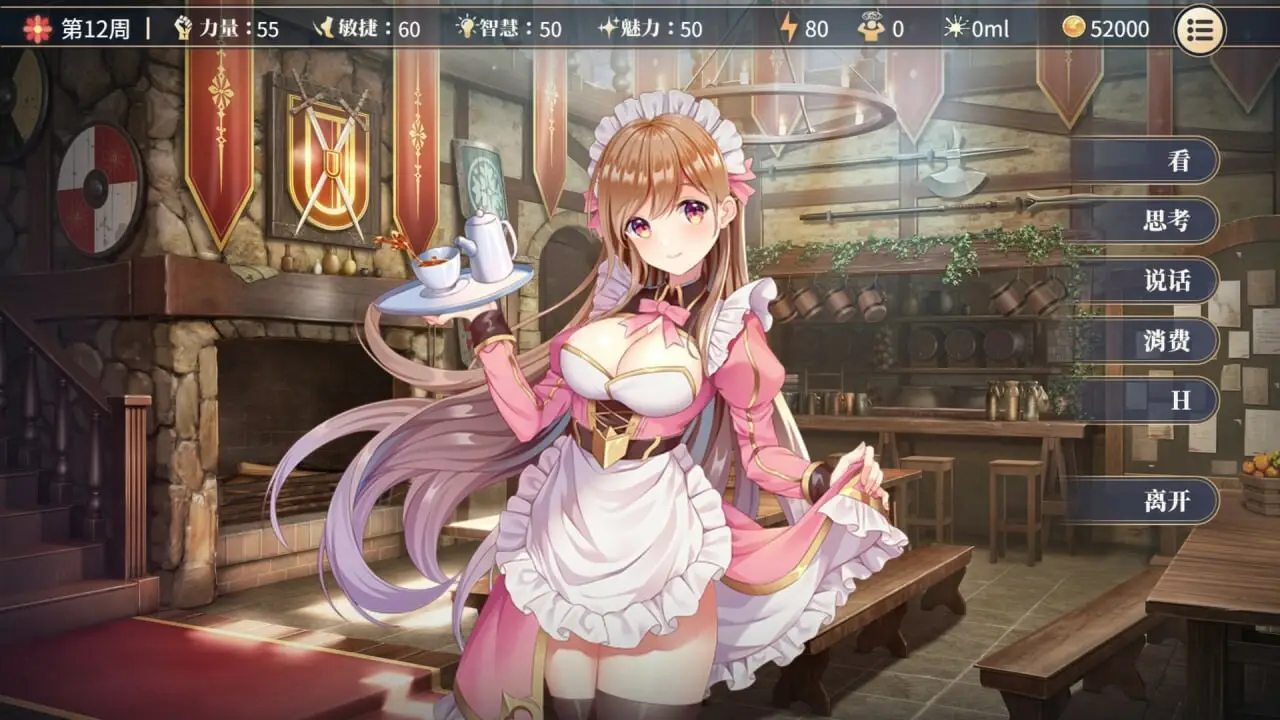Click the H action button
1280x720 pixels.
[x=1176, y=401]
